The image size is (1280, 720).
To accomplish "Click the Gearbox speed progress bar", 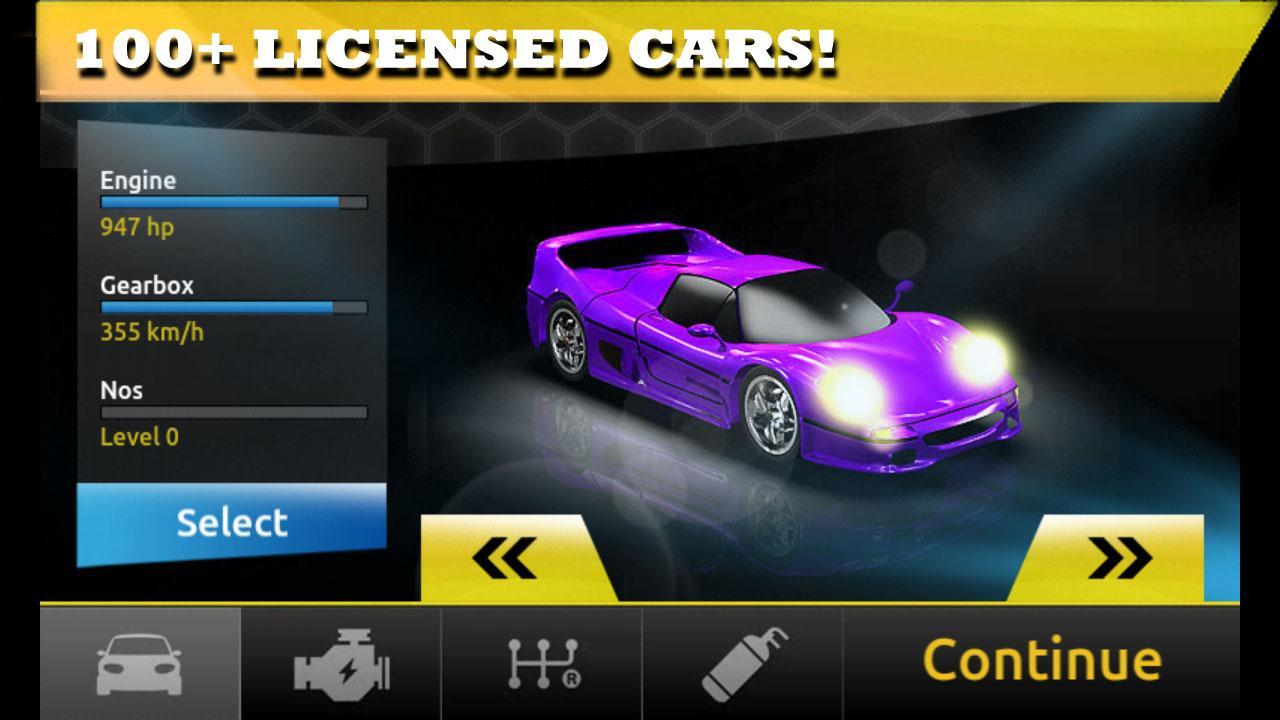I will [233, 306].
